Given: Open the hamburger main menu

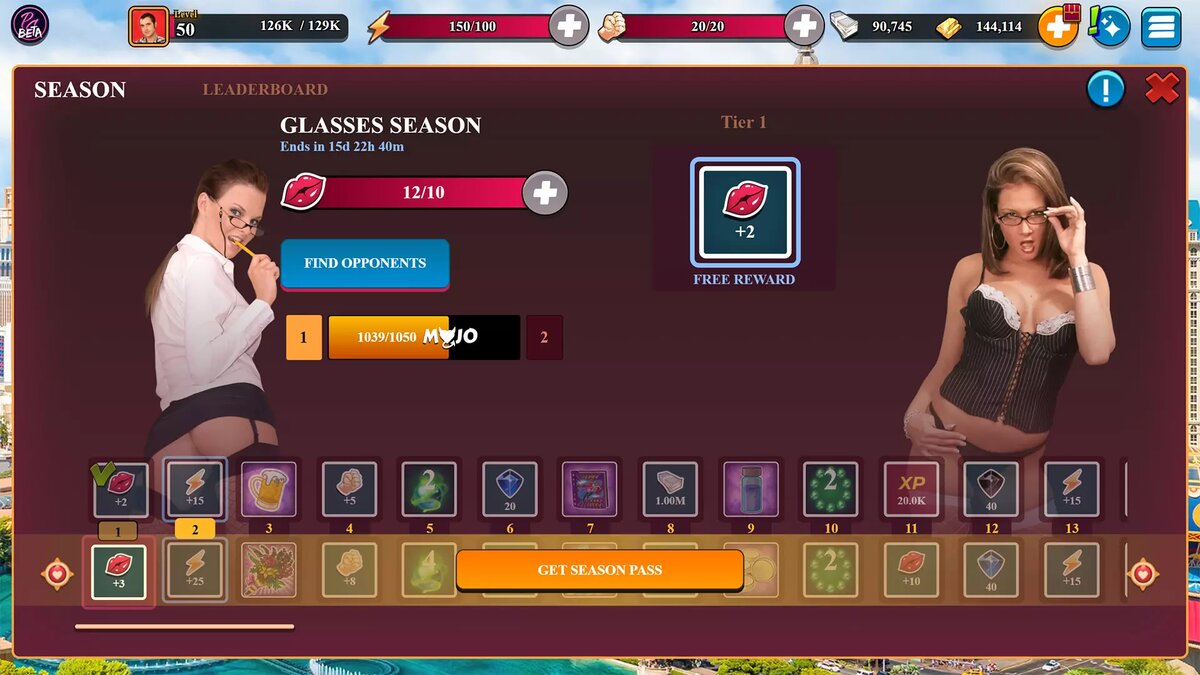Looking at the screenshot, I should (1161, 27).
